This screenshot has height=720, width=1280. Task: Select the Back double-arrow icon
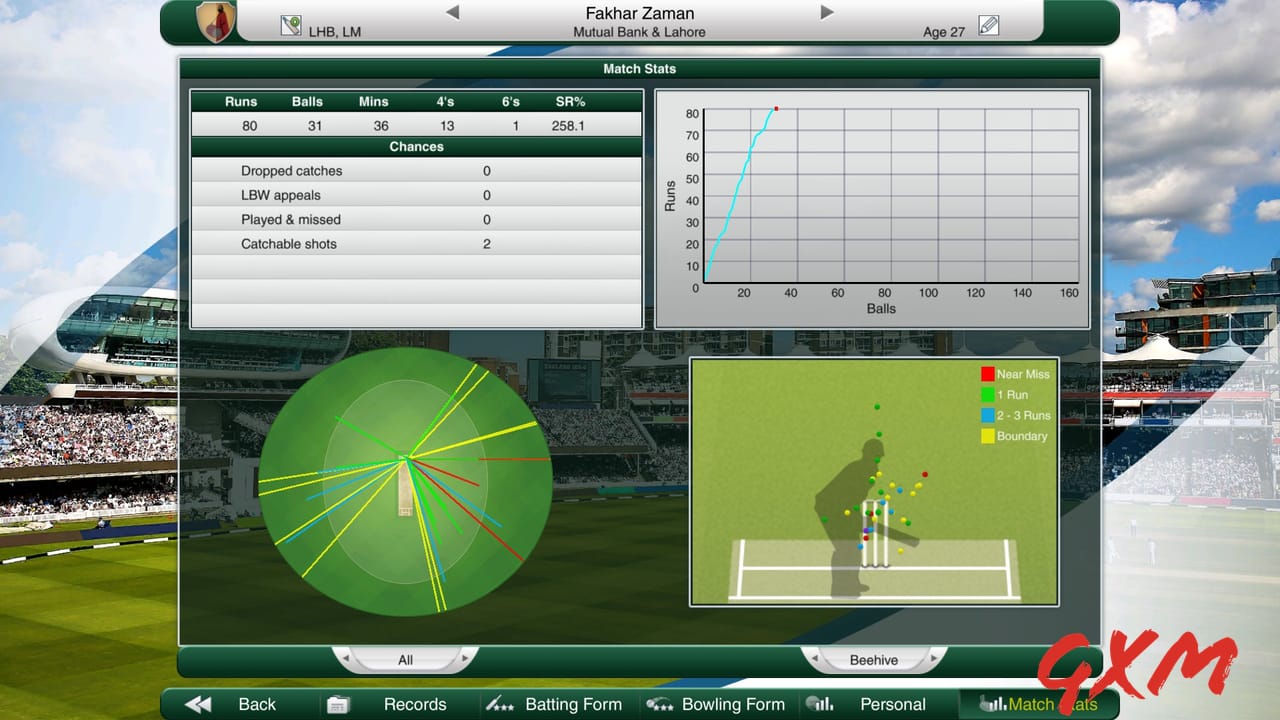[x=196, y=704]
